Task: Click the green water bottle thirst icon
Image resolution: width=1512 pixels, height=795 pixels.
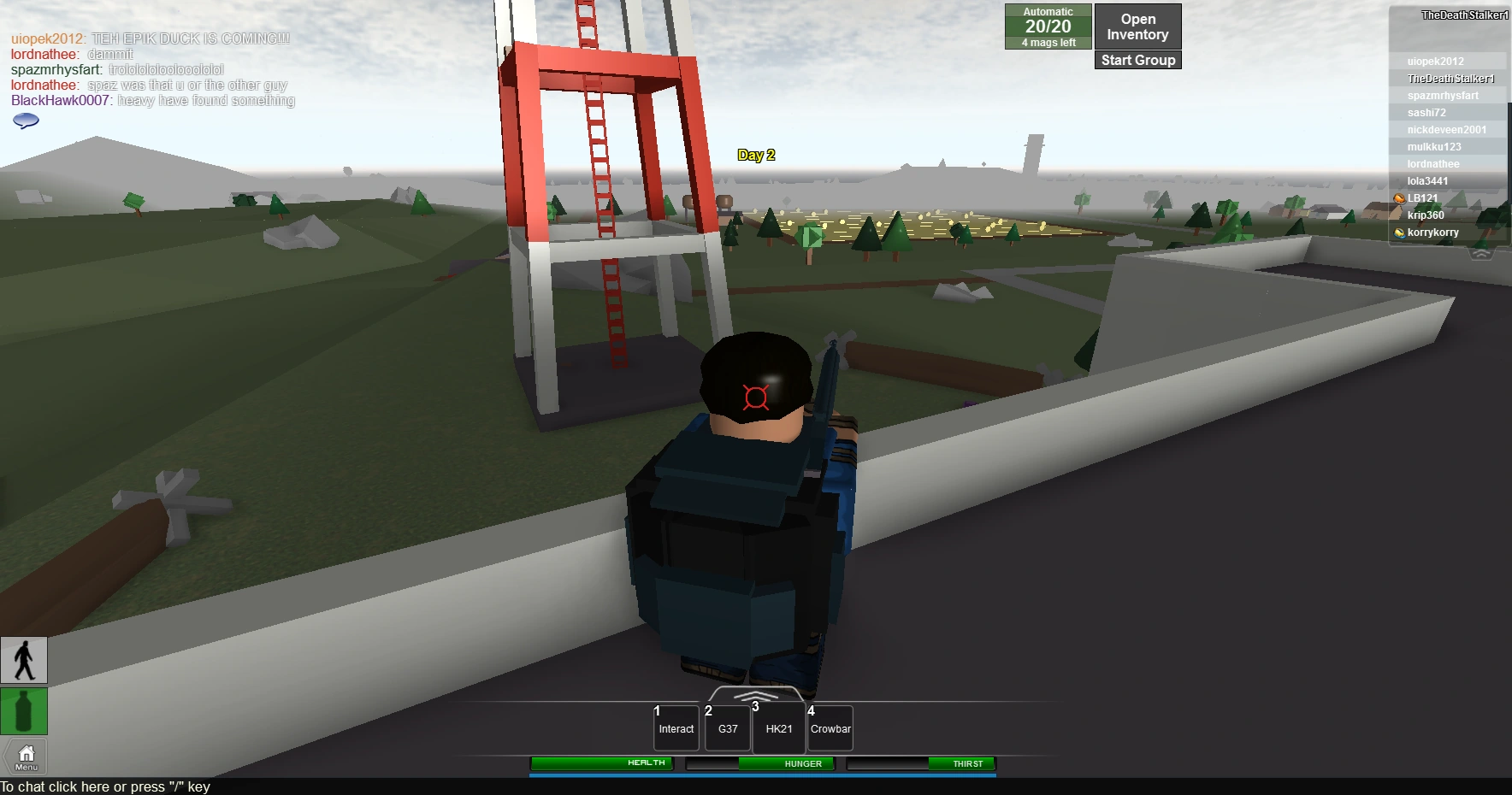Action: tap(24, 711)
